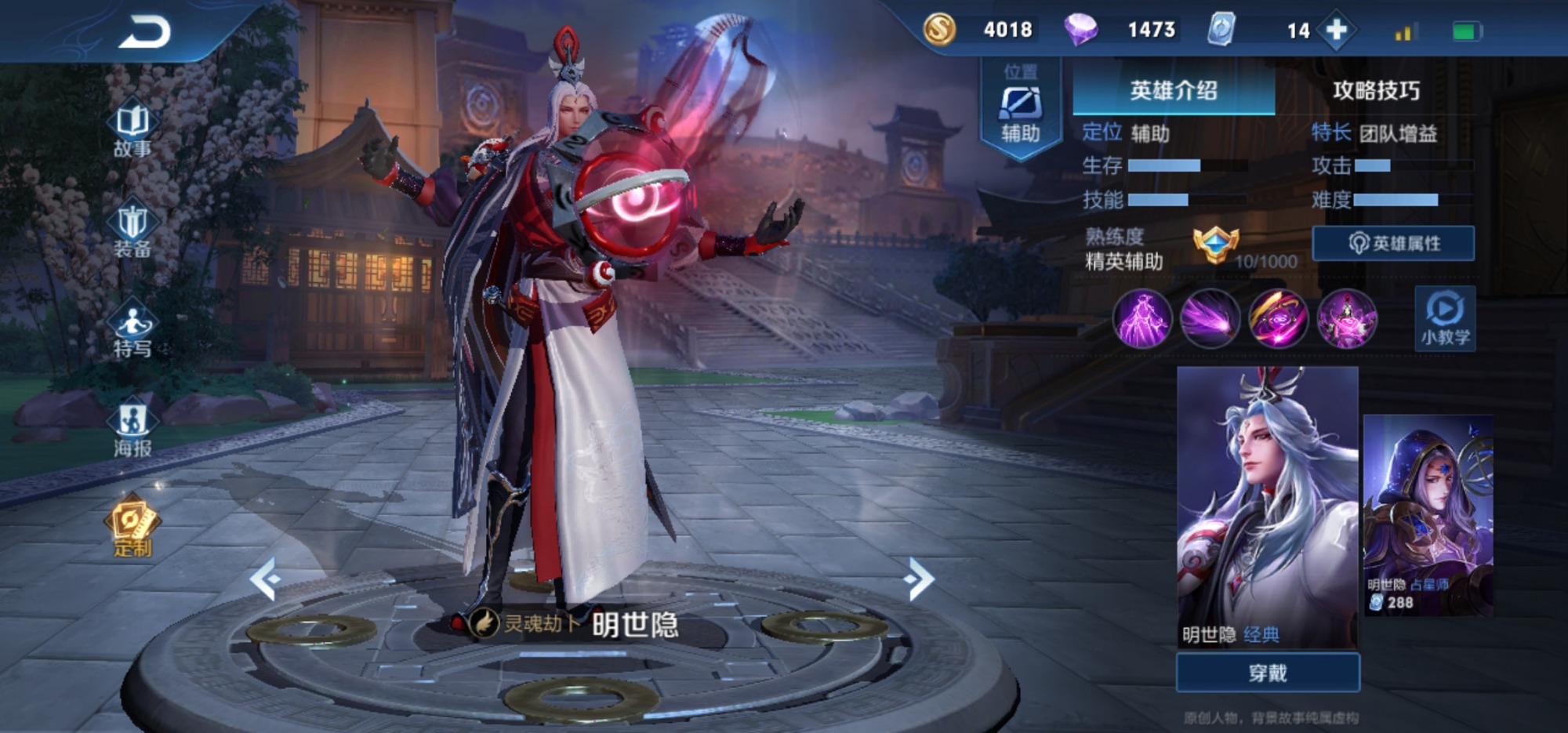
Task: Select the 英雄介绍 tab
Action: [1174, 91]
